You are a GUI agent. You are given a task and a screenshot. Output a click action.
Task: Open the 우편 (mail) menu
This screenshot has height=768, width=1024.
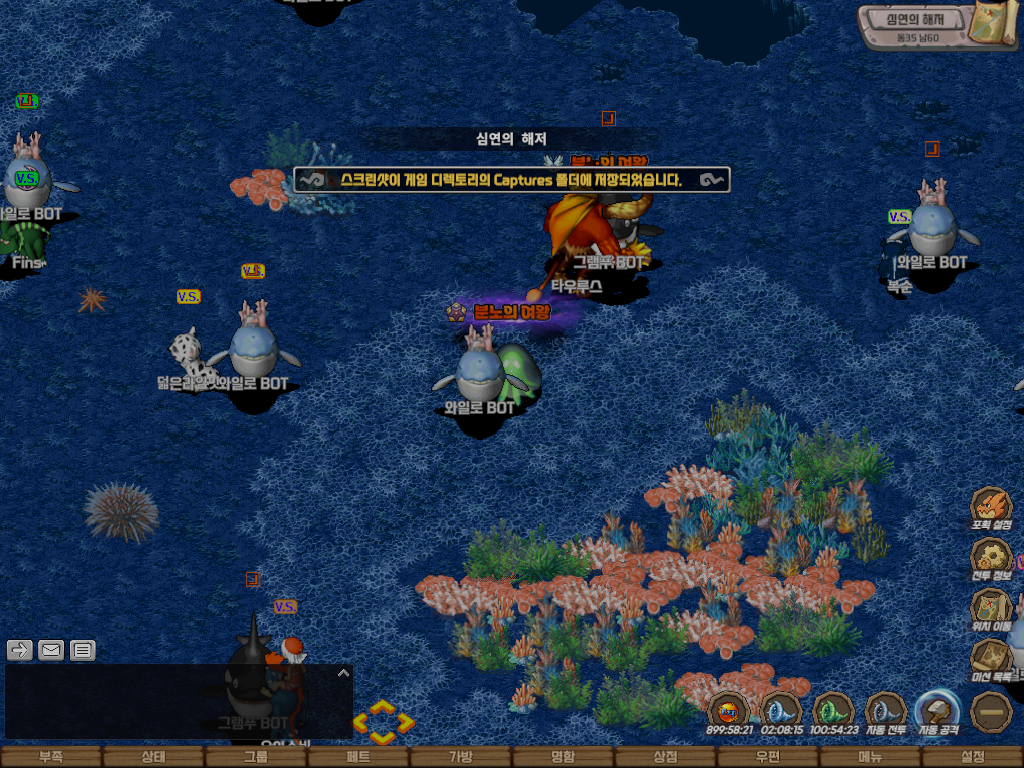point(768,757)
